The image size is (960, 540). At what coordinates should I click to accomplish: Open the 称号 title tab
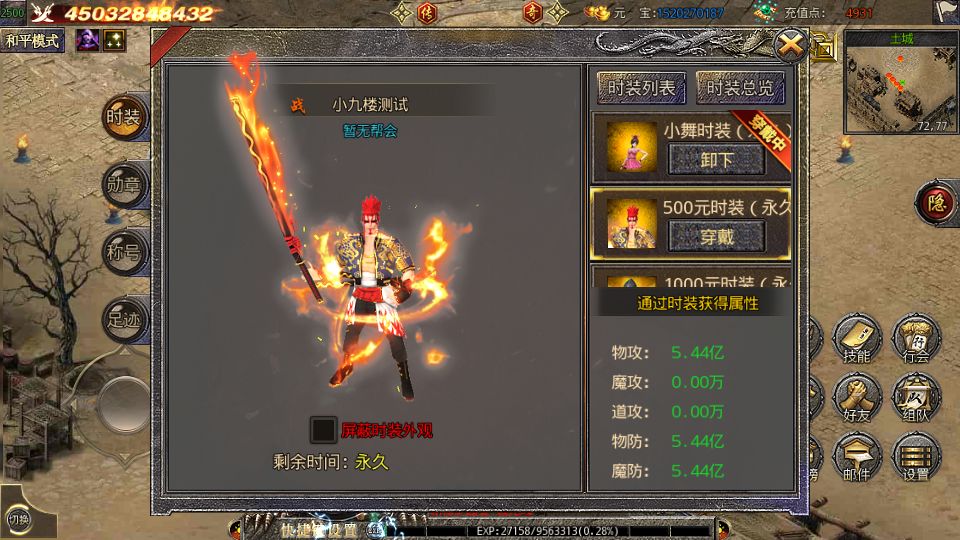tap(125, 251)
